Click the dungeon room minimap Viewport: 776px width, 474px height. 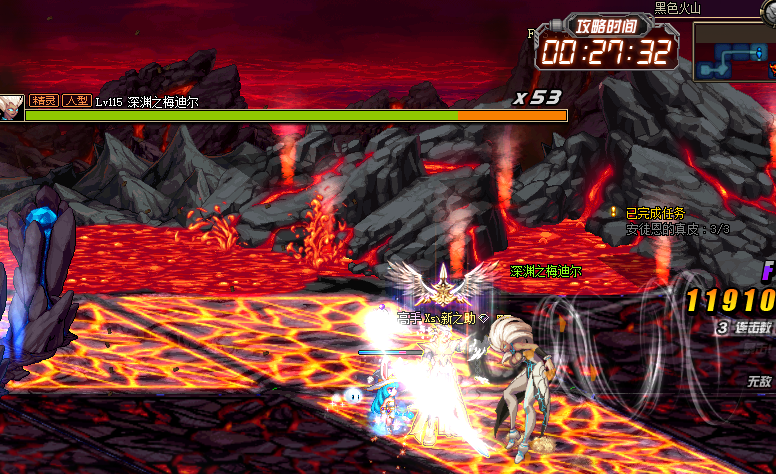[735, 51]
